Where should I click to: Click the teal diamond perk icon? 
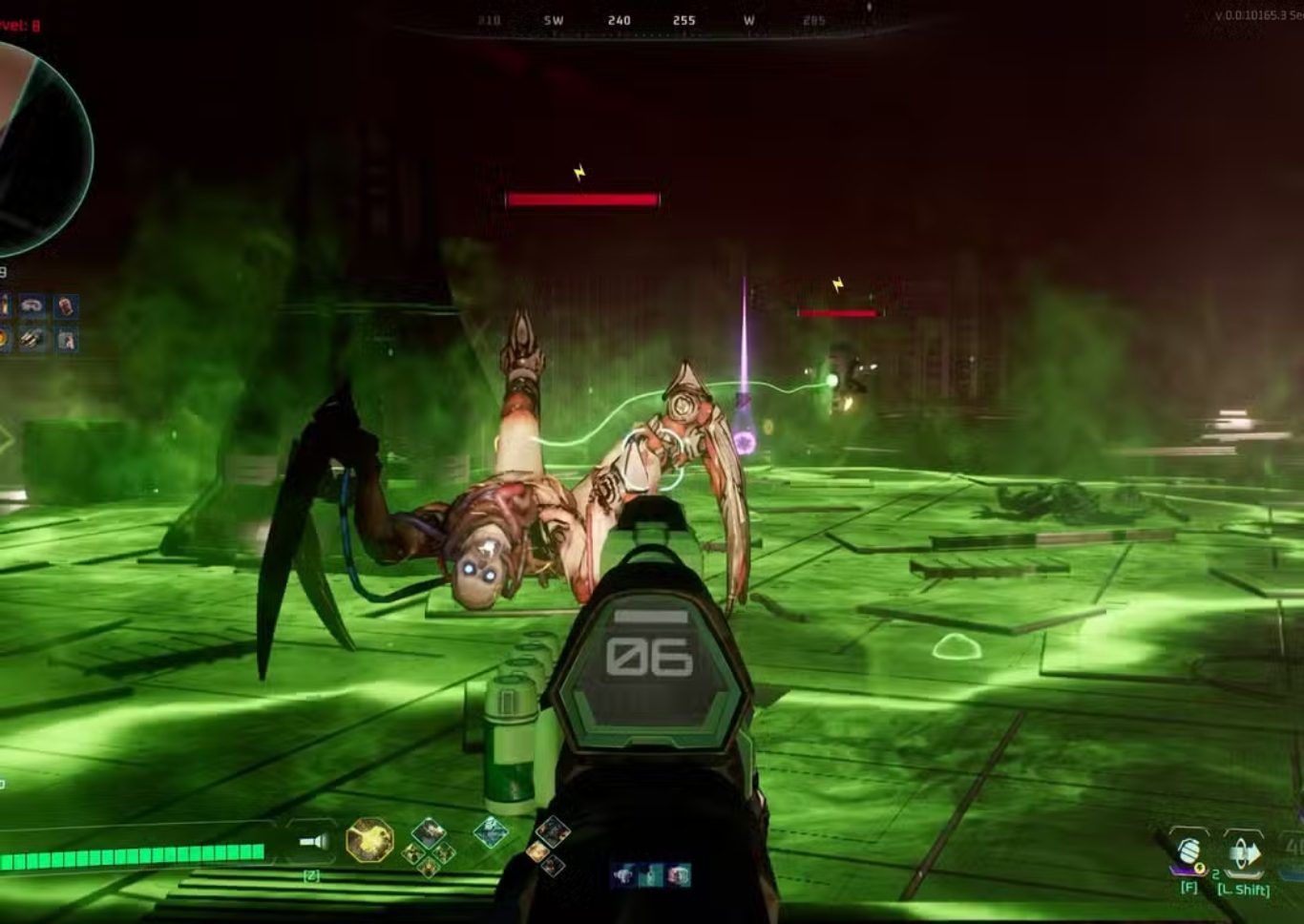[491, 832]
